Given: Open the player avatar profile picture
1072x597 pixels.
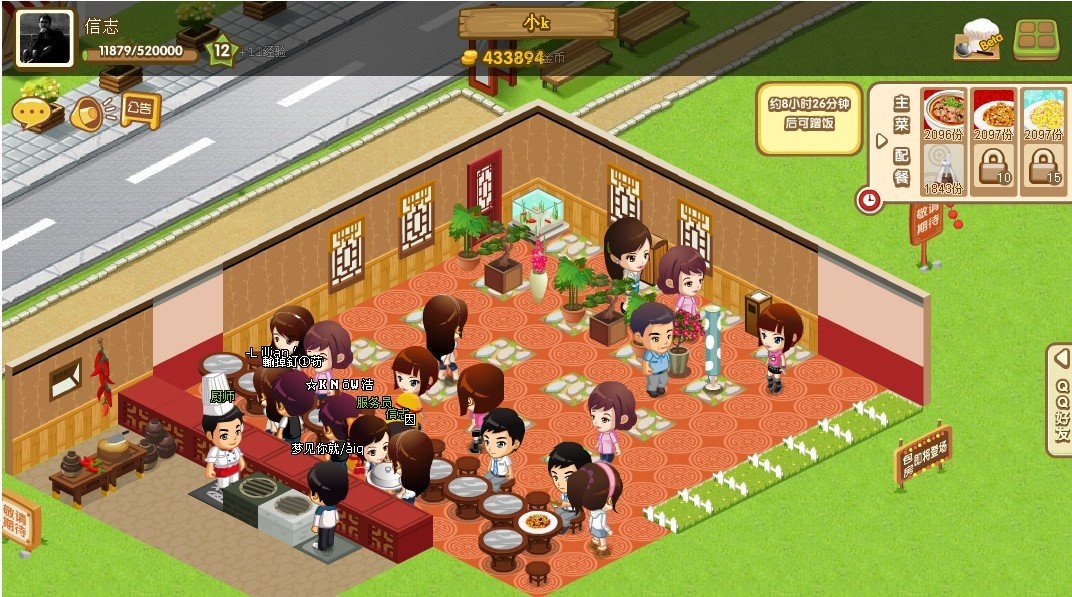Looking at the screenshot, I should tap(44, 38).
